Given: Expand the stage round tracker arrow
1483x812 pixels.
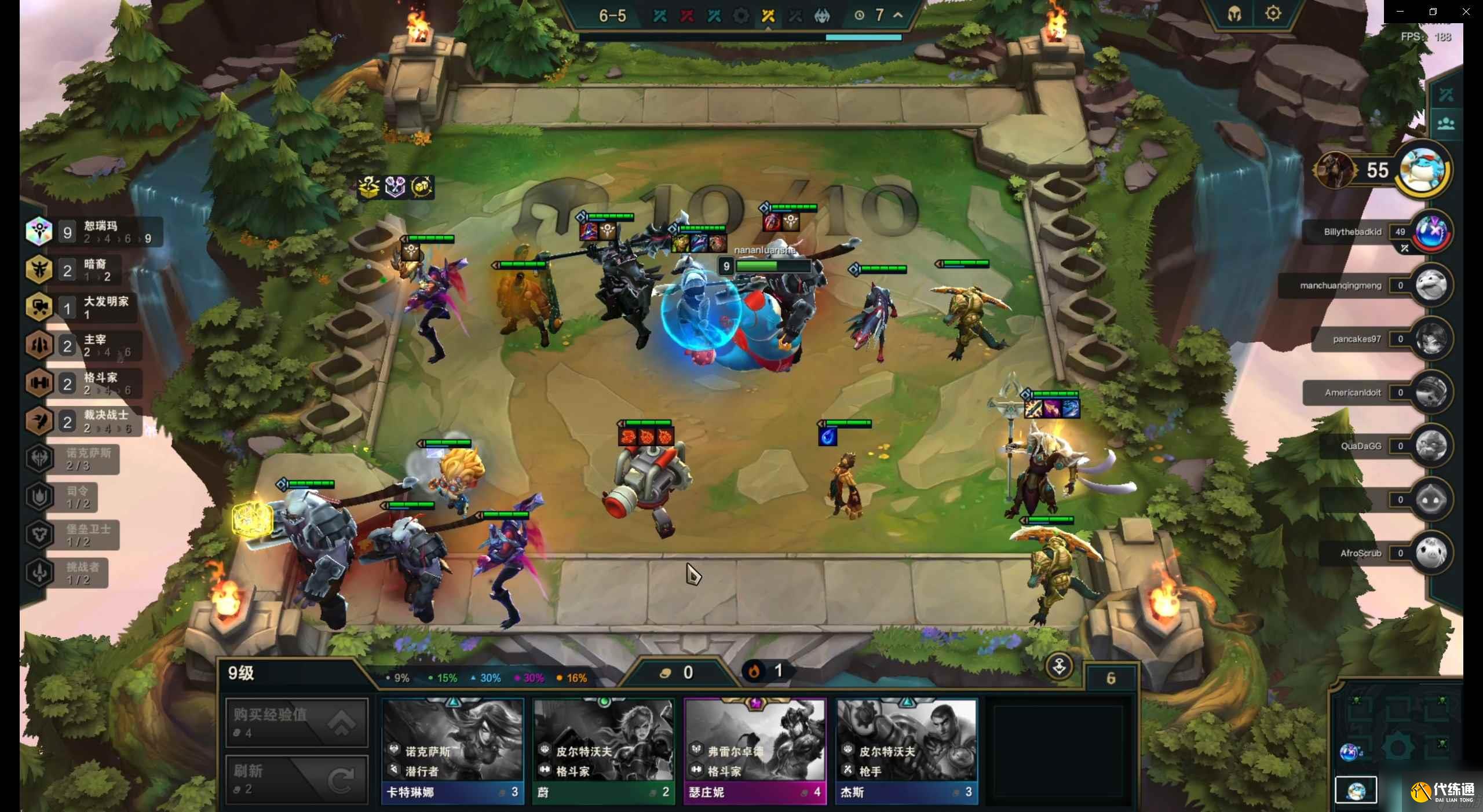Looking at the screenshot, I should tap(898, 15).
